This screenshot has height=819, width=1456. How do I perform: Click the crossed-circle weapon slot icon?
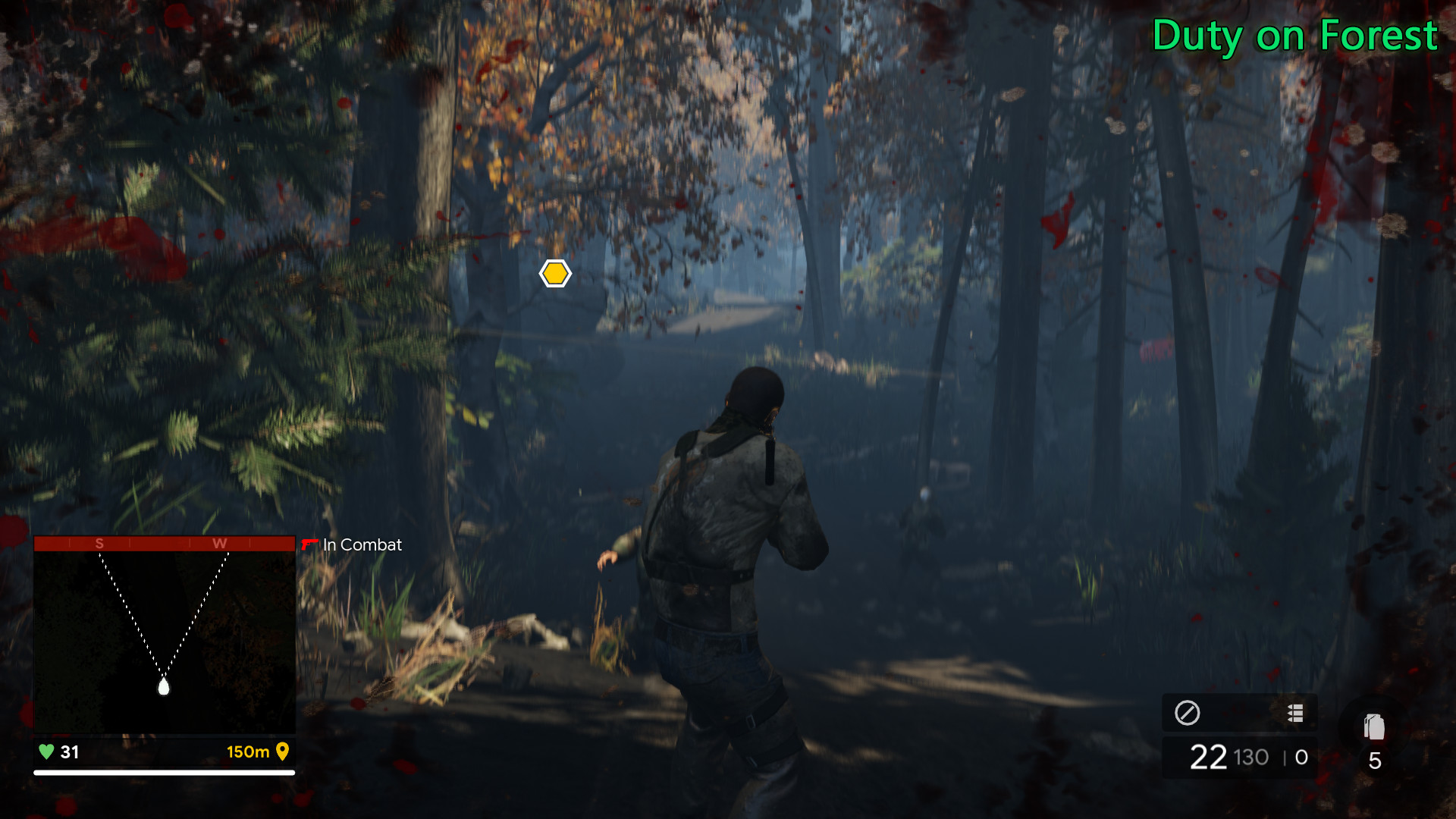click(x=1187, y=713)
